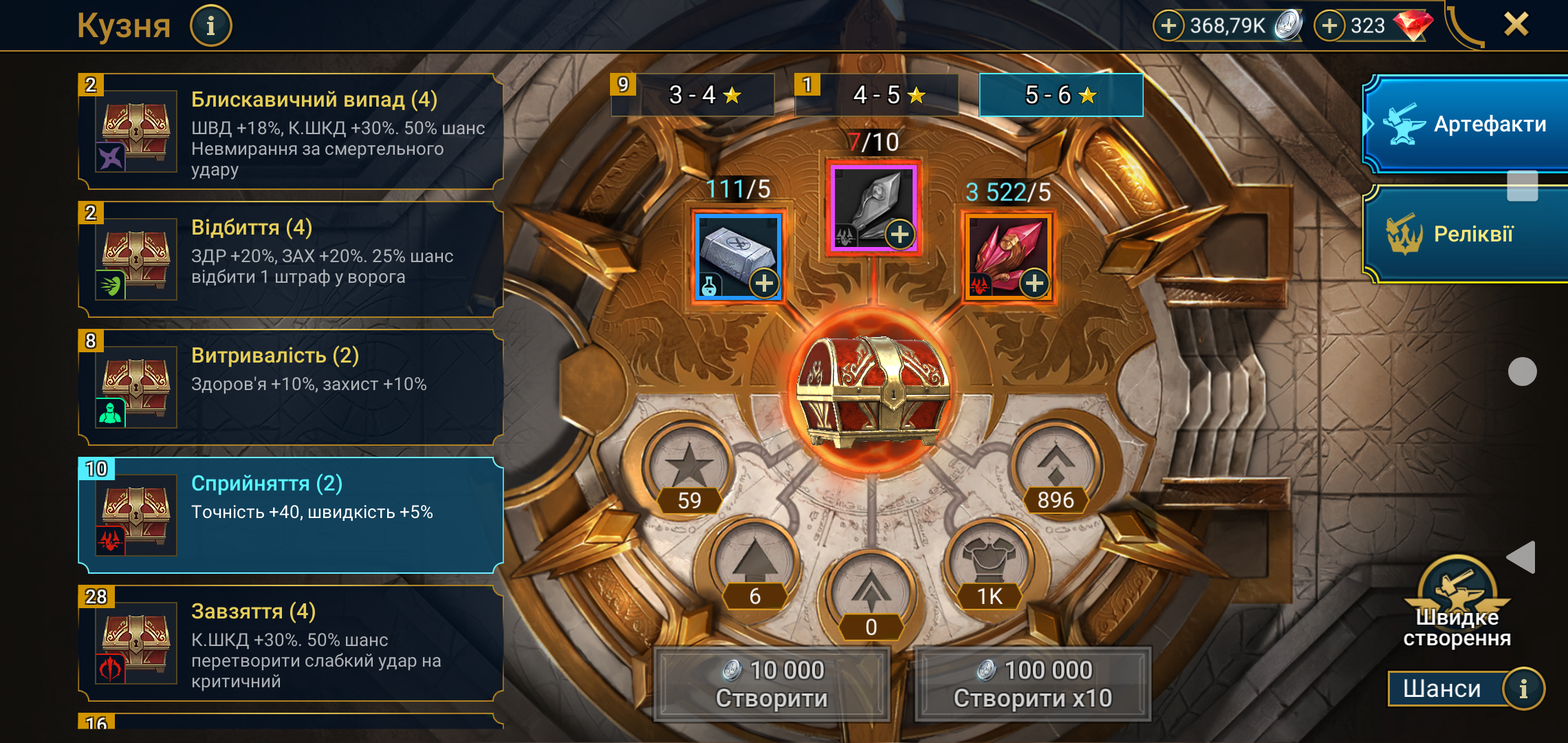Choose the Завзяття artifact set
Screen dimensions: 1568x743
click(292, 643)
